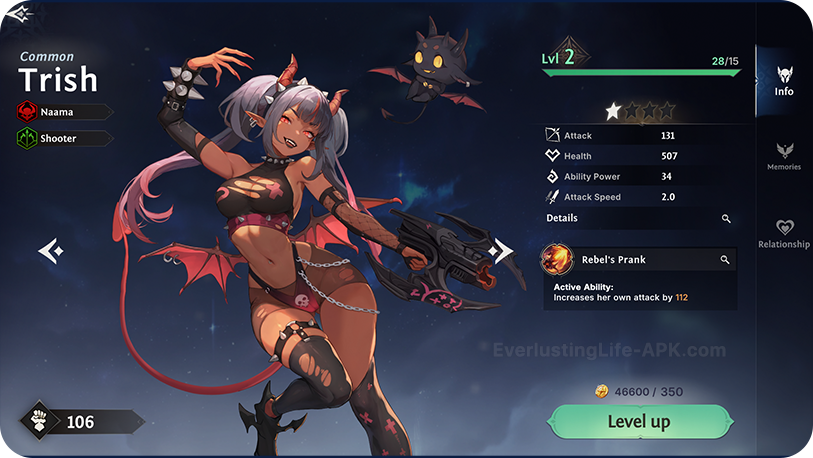The width and height of the screenshot is (813, 458).
Task: Click the star rank row
Action: click(640, 110)
